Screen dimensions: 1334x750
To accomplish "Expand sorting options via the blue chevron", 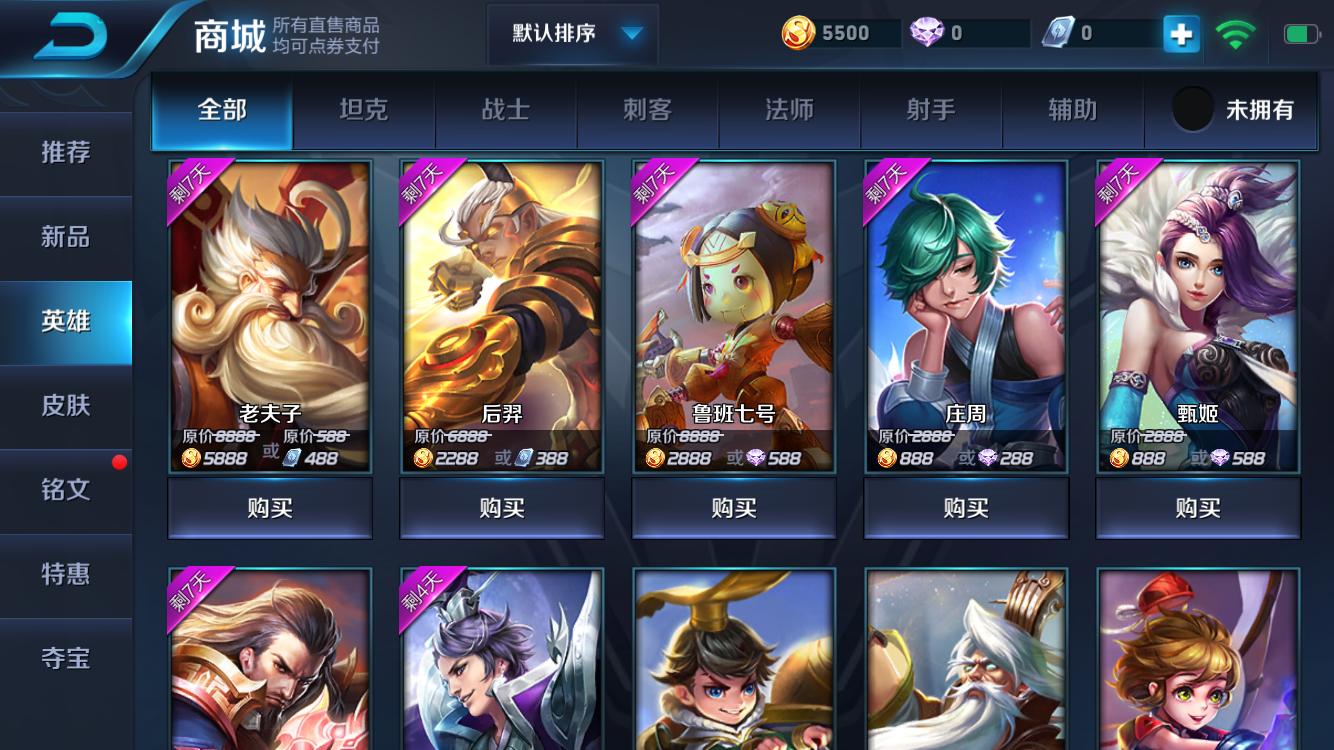I will (x=629, y=33).
